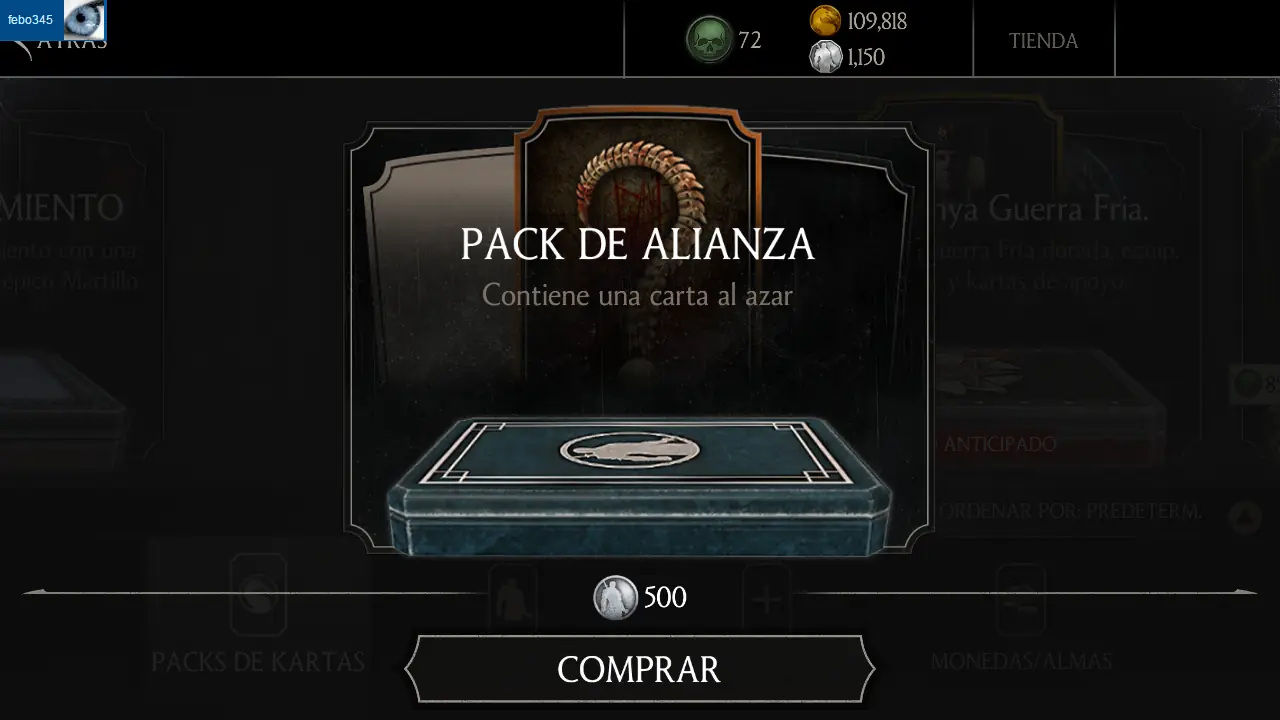Open the MONEDAS/ALMAS tab
1280x720 pixels.
coord(1021,660)
